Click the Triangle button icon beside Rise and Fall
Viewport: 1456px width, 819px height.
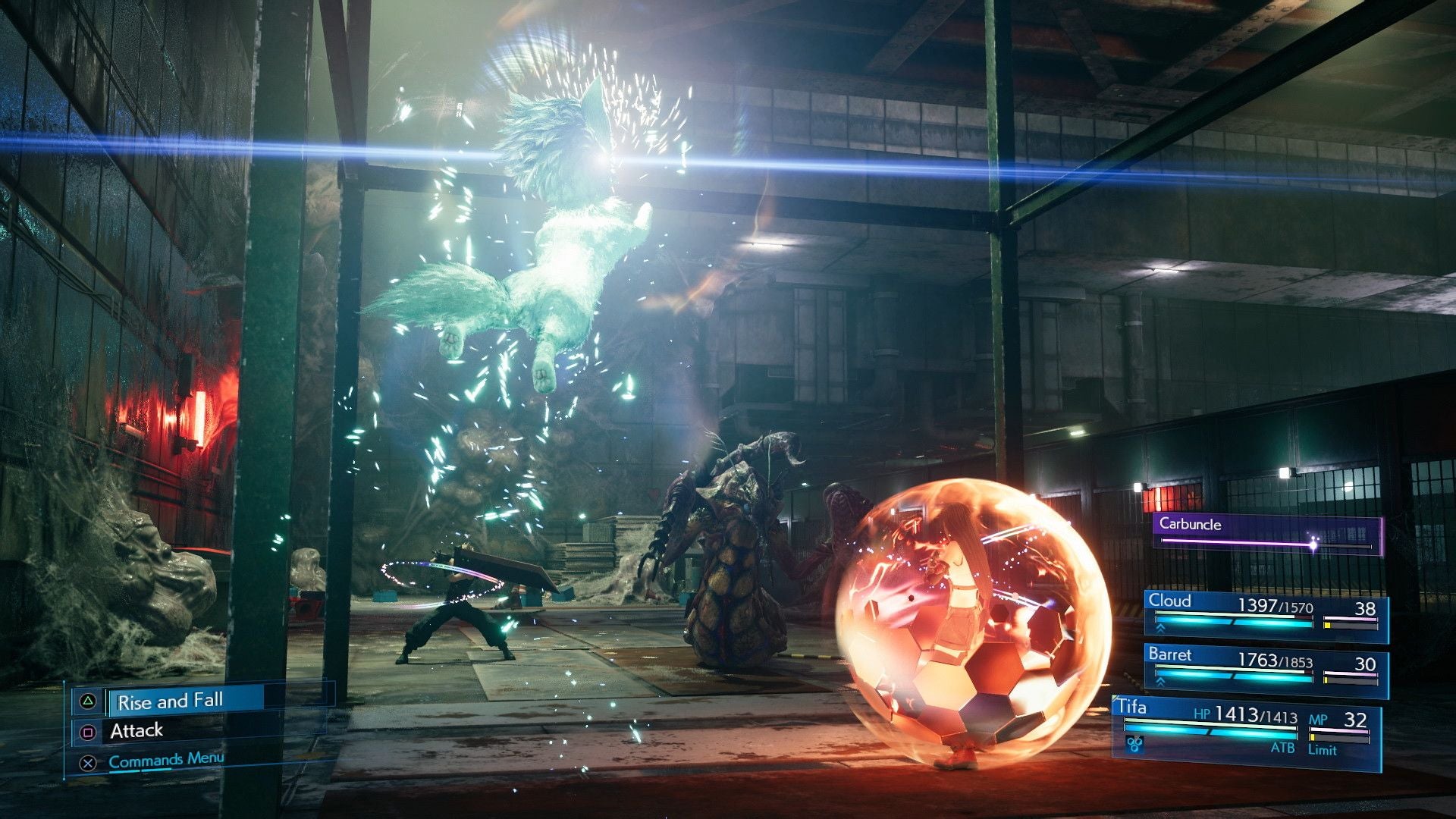pyautogui.click(x=89, y=701)
